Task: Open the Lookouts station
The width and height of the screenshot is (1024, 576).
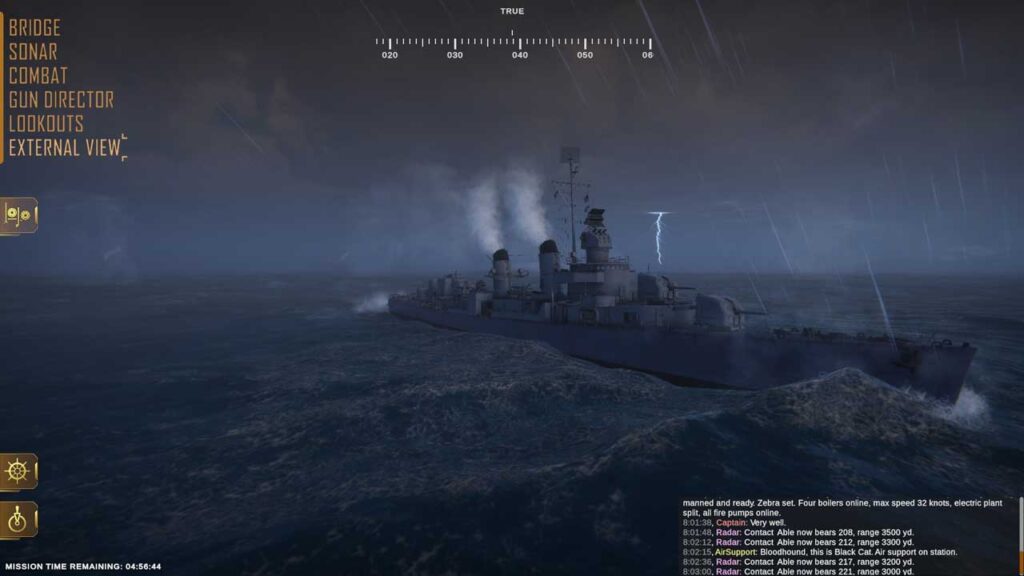Action: coord(46,124)
